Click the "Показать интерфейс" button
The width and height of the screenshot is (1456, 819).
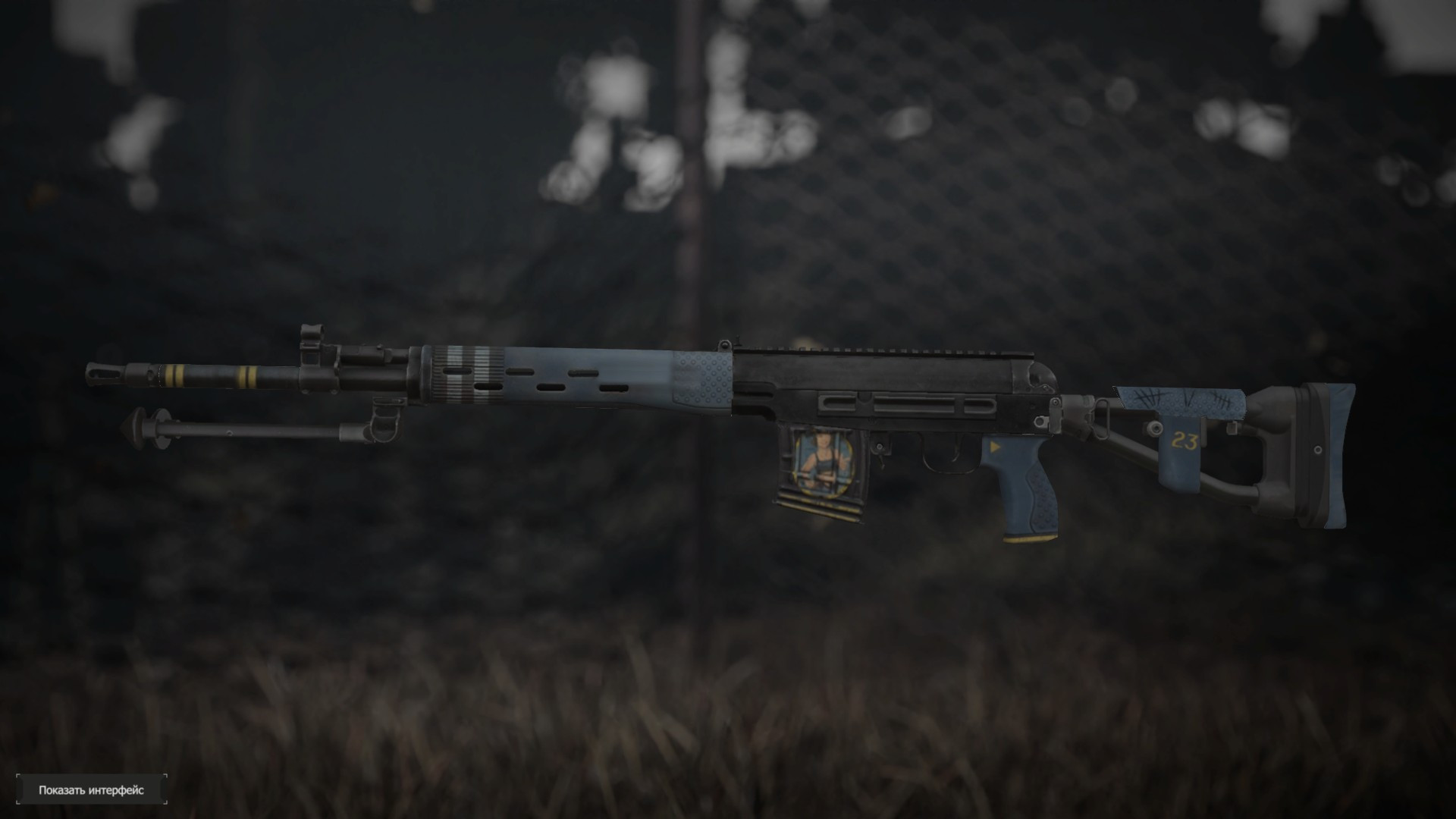pos(91,790)
